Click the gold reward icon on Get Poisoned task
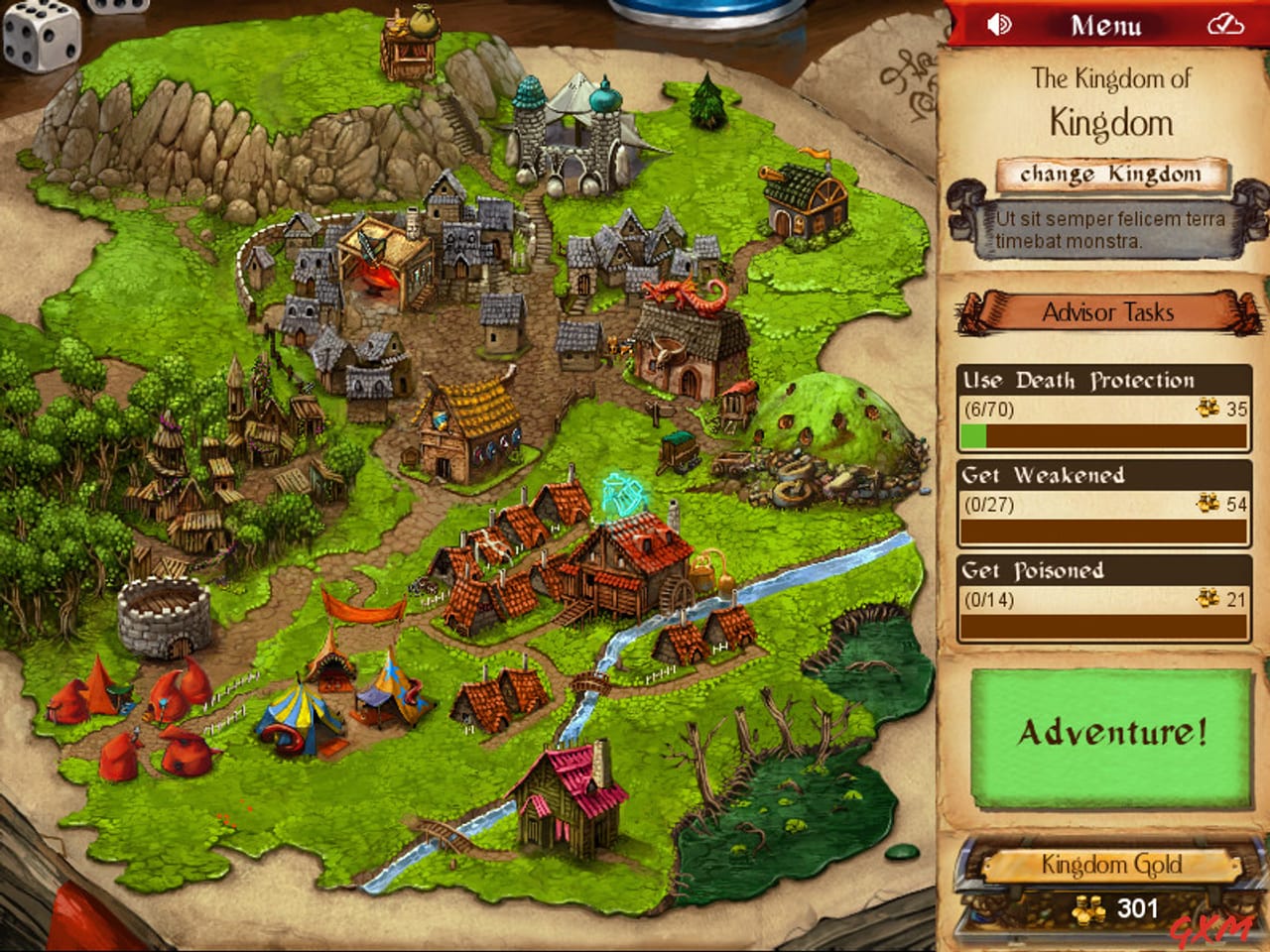The width and height of the screenshot is (1270, 952). (x=1206, y=599)
